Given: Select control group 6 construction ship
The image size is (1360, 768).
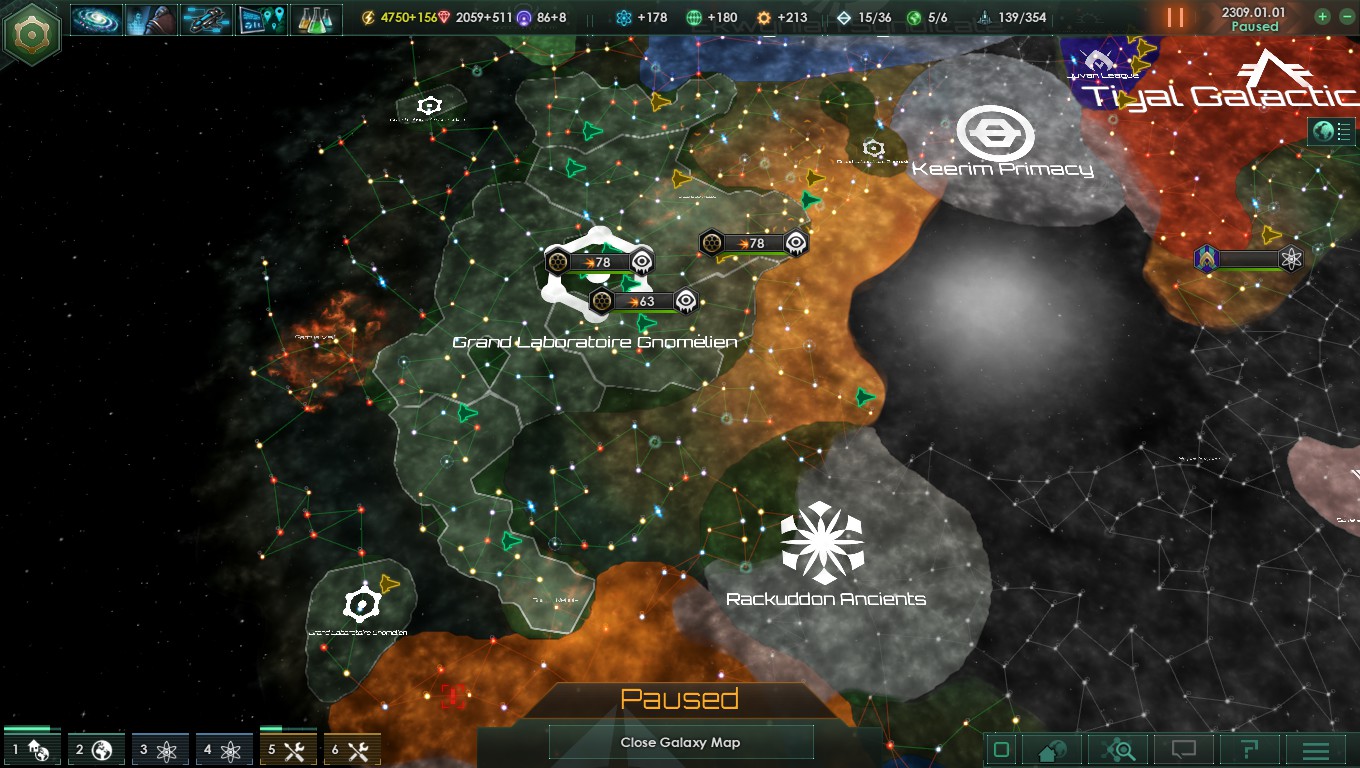Looking at the screenshot, I should 352,749.
